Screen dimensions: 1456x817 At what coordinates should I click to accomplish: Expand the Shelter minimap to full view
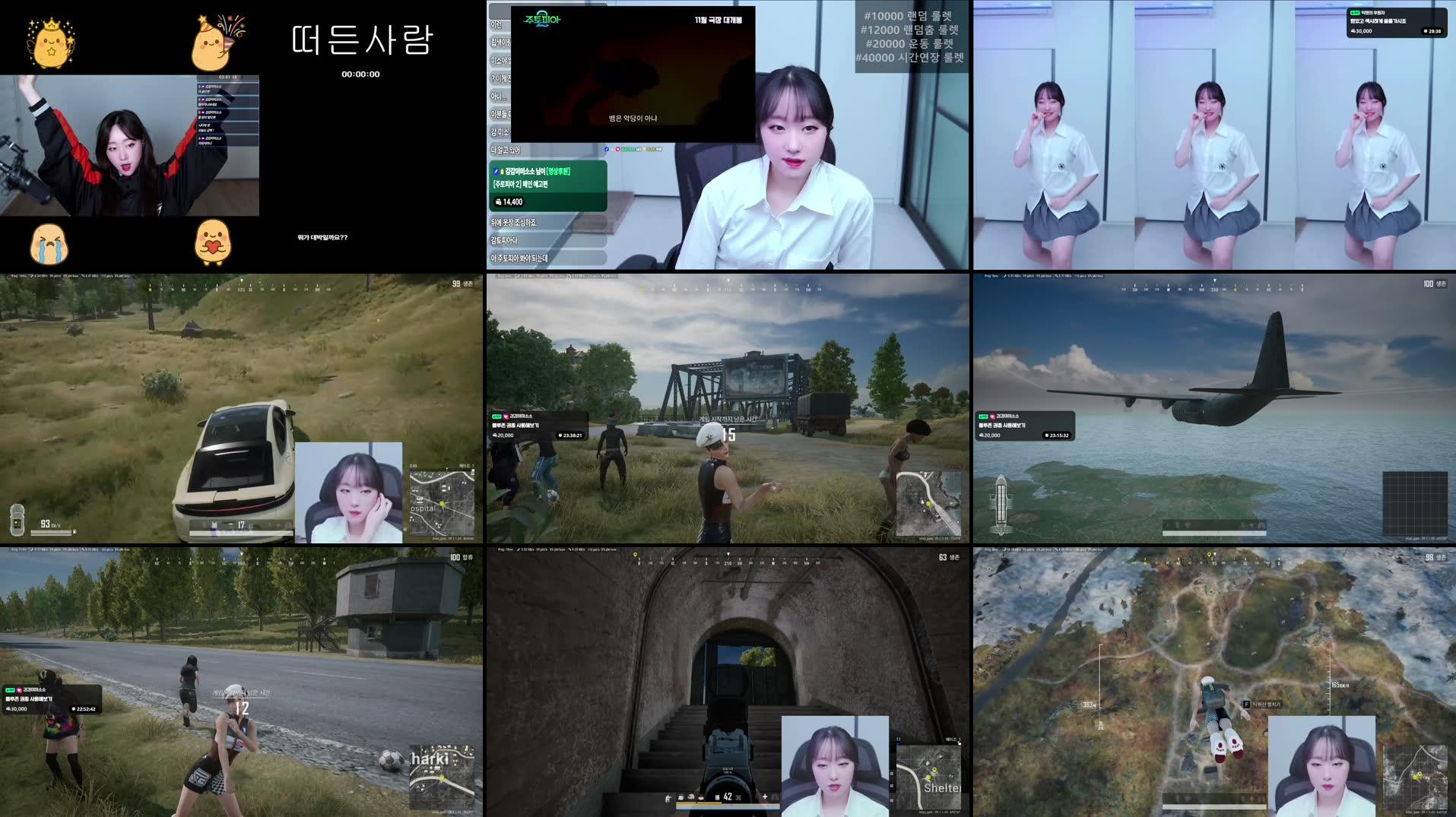pos(928,775)
